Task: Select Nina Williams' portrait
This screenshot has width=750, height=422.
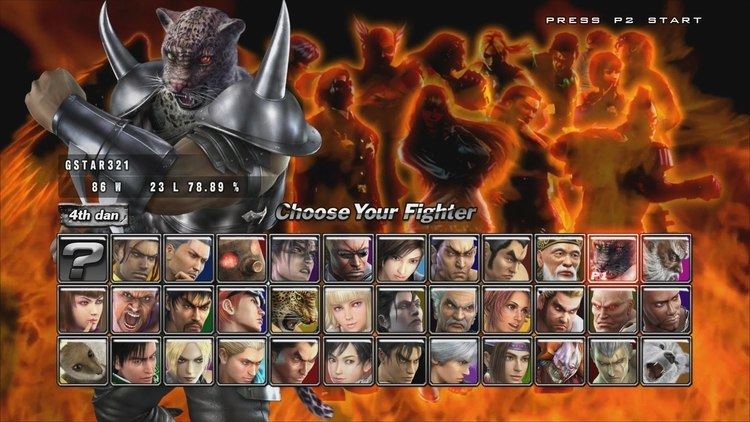Action: [190, 362]
